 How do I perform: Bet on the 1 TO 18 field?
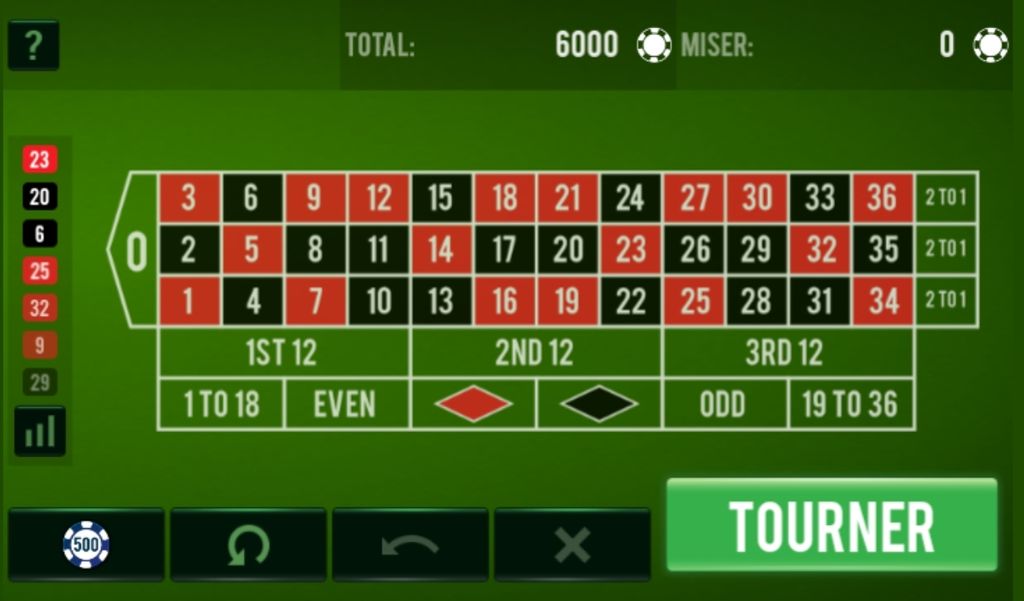click(221, 404)
